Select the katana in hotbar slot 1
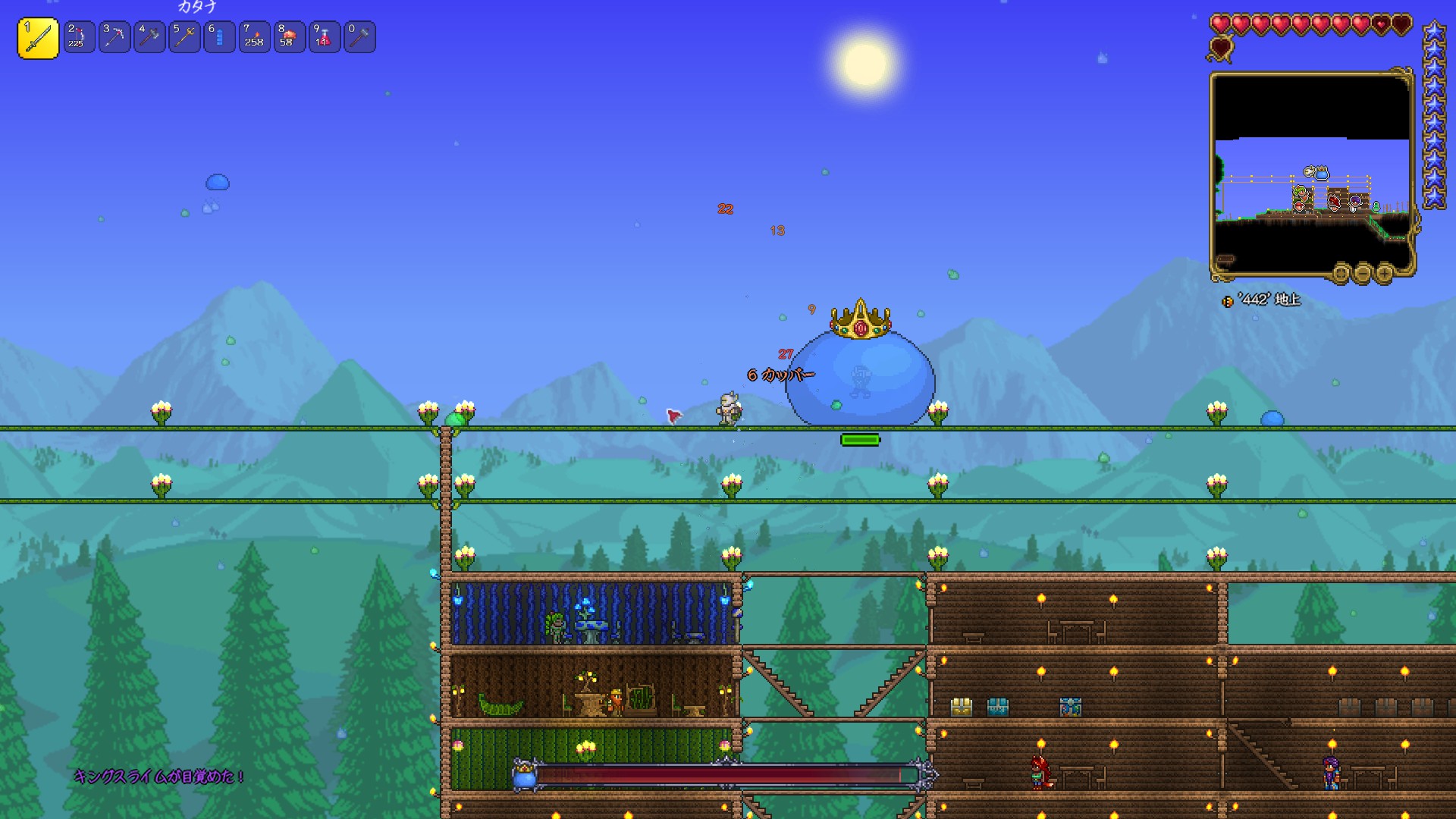1456x819 pixels. (x=38, y=38)
